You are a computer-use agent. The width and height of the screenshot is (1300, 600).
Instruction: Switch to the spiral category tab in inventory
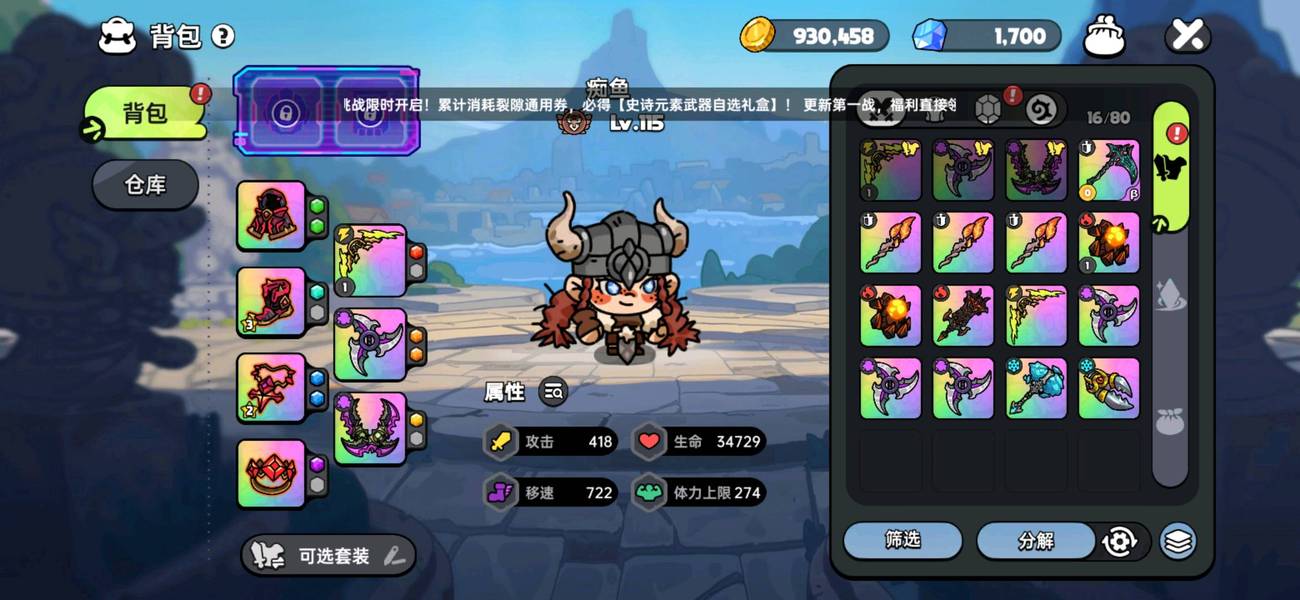point(1040,108)
